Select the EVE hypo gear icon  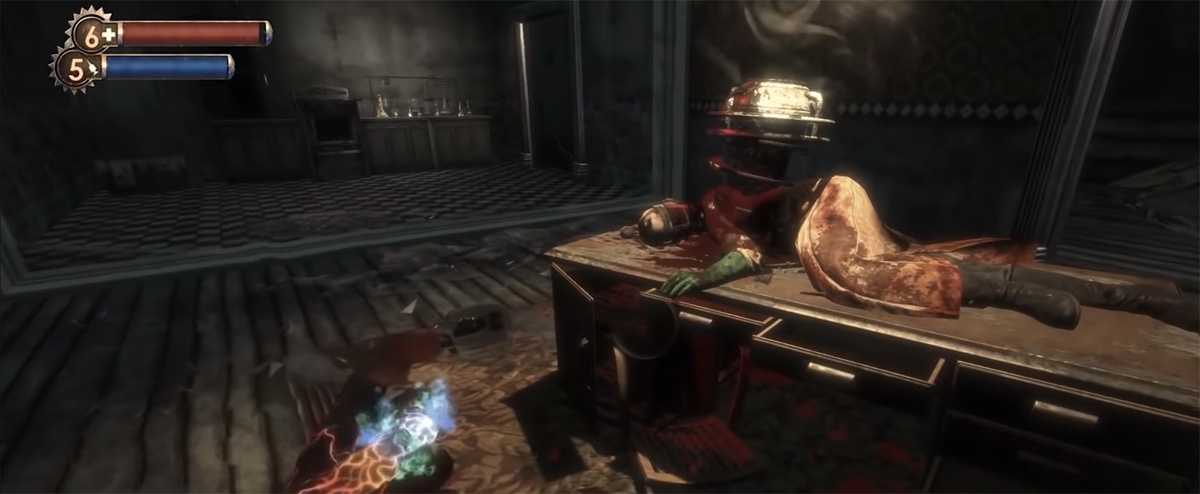click(76, 68)
